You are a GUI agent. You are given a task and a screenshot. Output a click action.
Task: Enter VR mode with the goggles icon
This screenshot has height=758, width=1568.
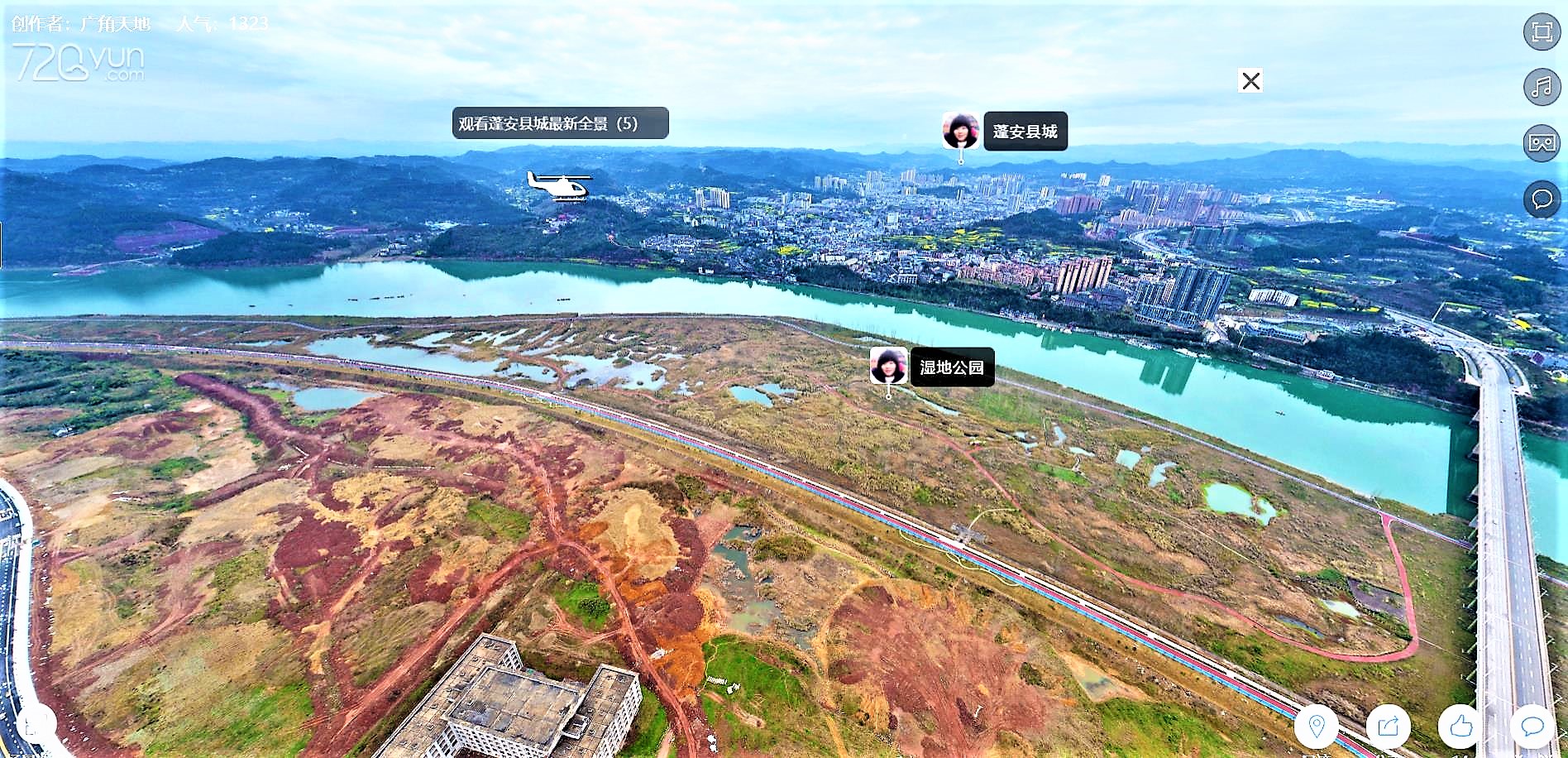pyautogui.click(x=1542, y=143)
